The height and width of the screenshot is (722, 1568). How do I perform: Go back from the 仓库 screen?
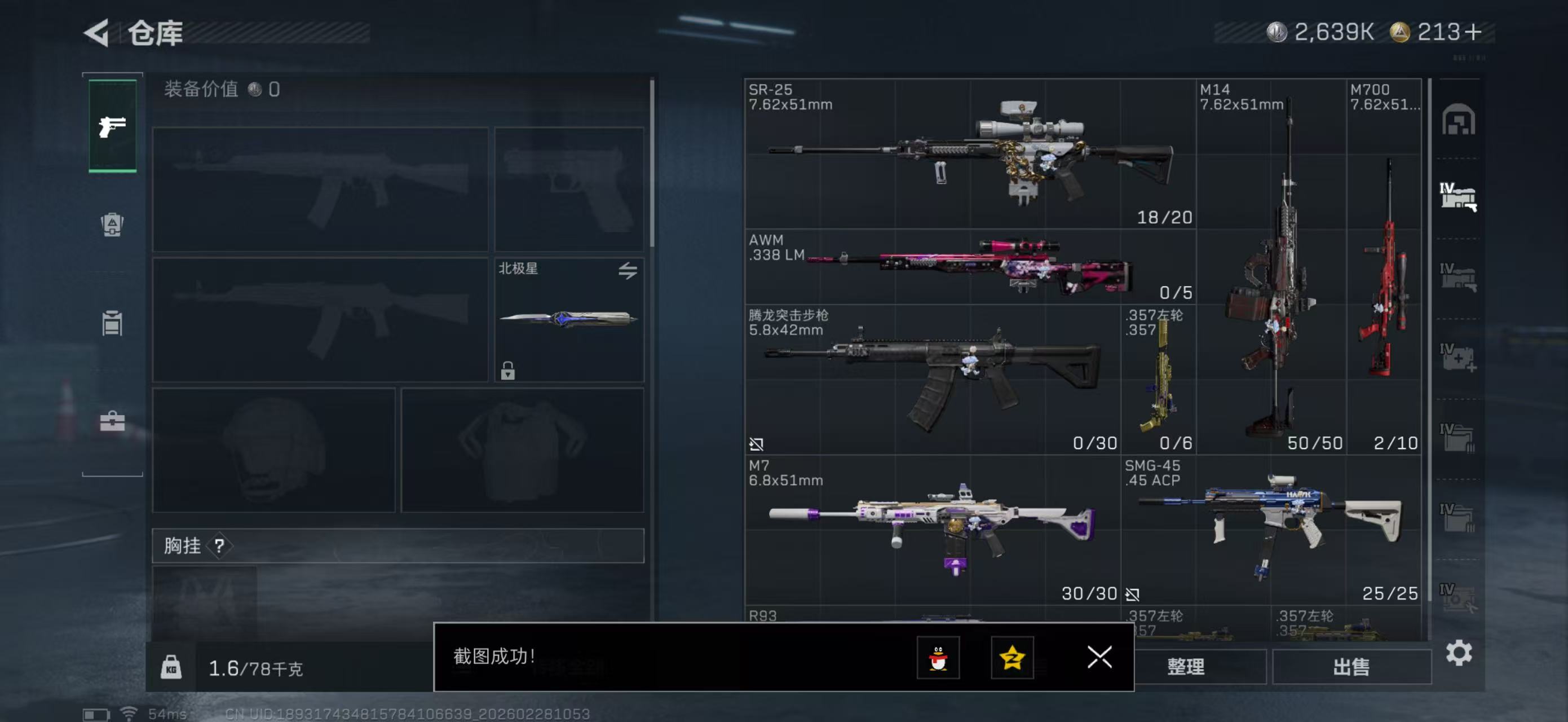click(x=97, y=32)
